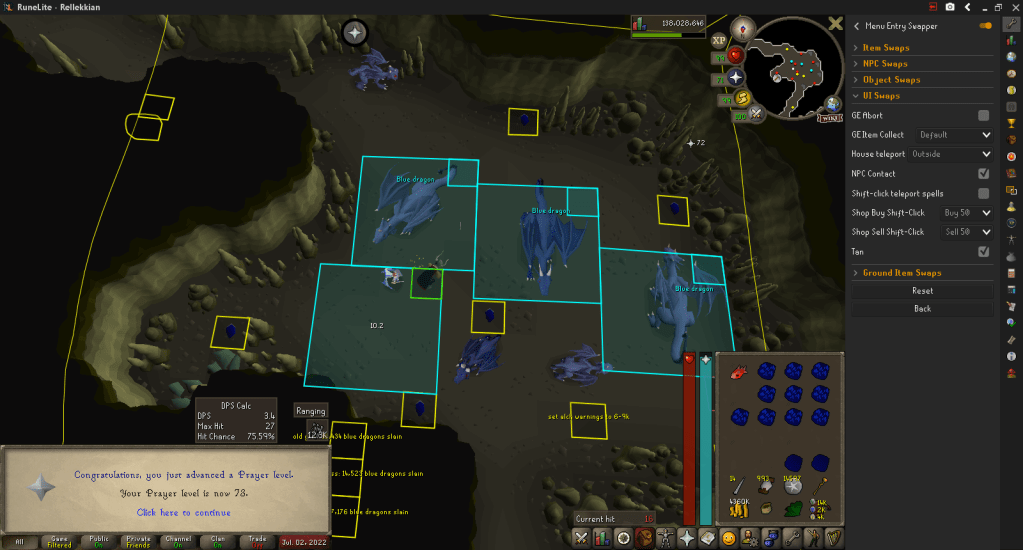Expand the Item Swaps section
This screenshot has width=1023, height=550.
[x=886, y=48]
